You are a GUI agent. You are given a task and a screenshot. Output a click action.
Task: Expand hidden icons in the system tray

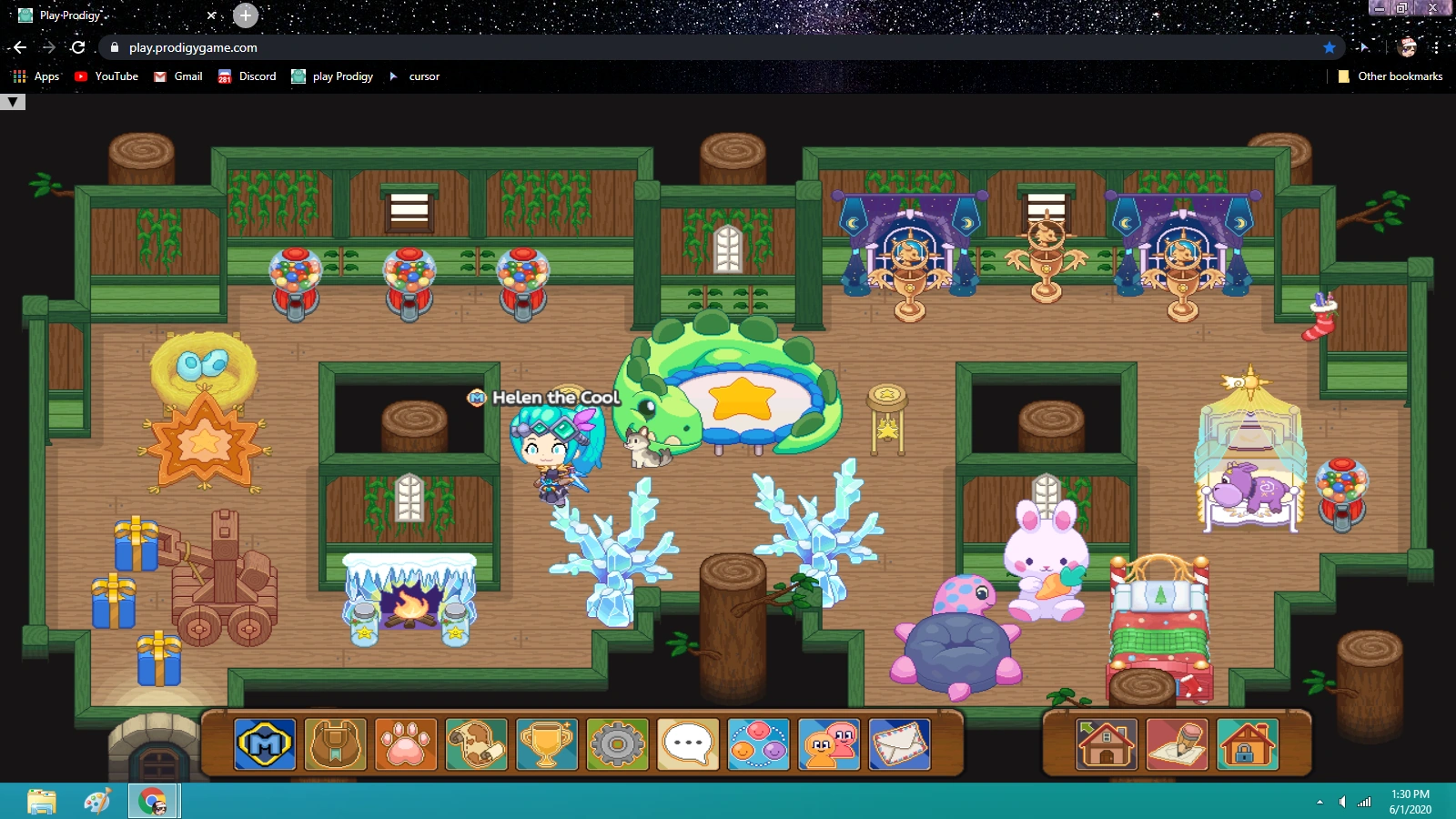(x=1321, y=803)
